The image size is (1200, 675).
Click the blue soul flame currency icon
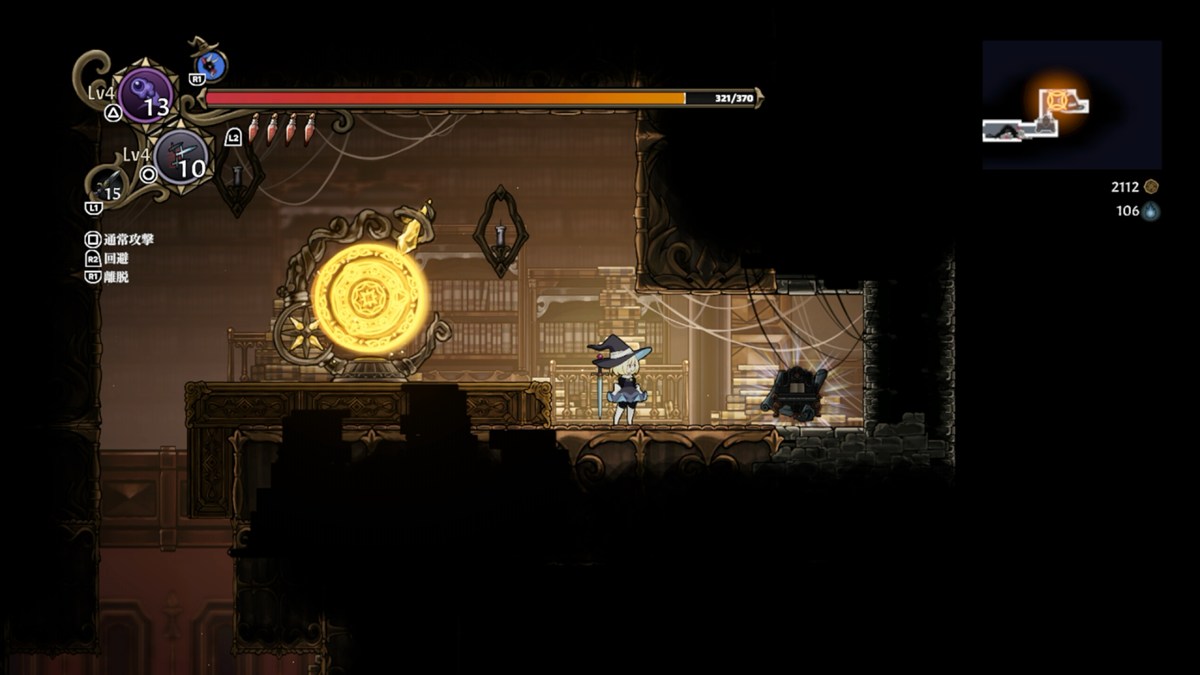[x=1151, y=211]
